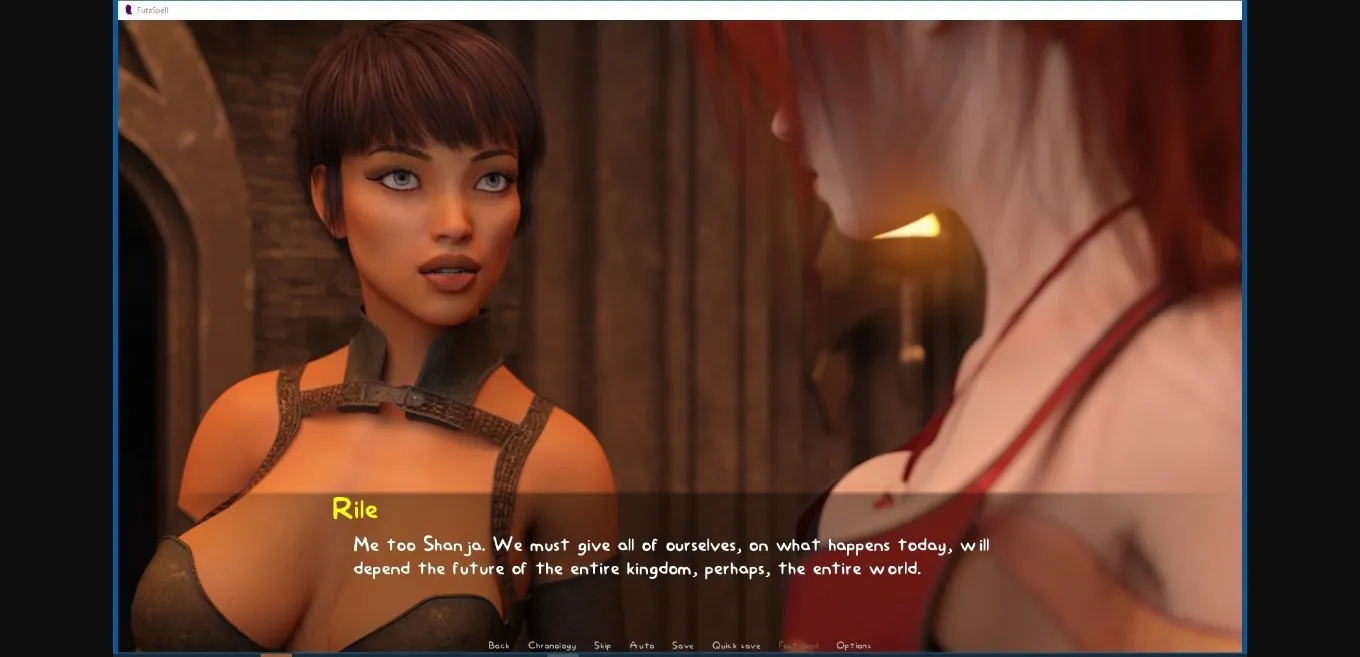The image size is (1360, 657).
Task: Open the Save menu
Action: (x=683, y=646)
